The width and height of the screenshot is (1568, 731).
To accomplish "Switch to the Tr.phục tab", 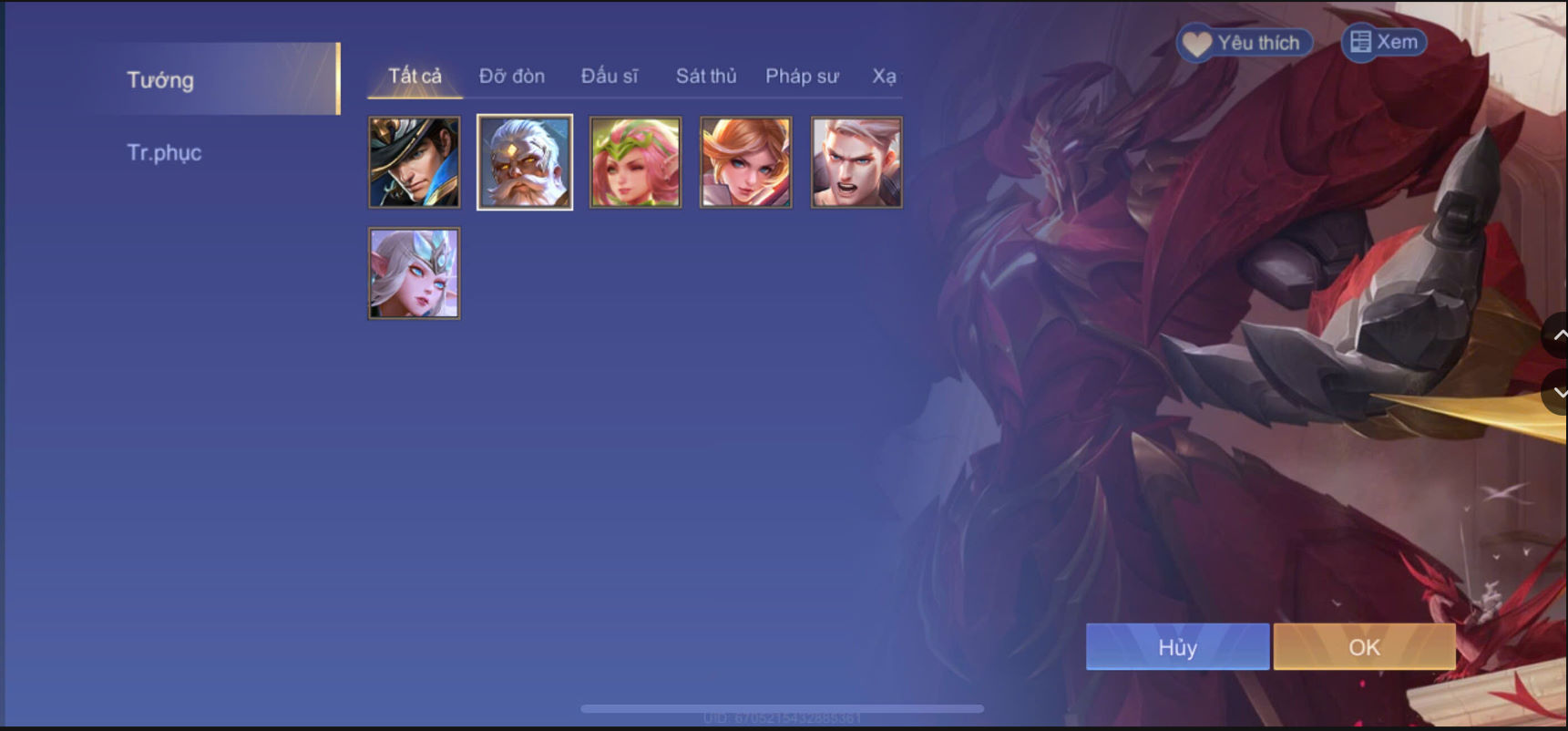I will (164, 152).
